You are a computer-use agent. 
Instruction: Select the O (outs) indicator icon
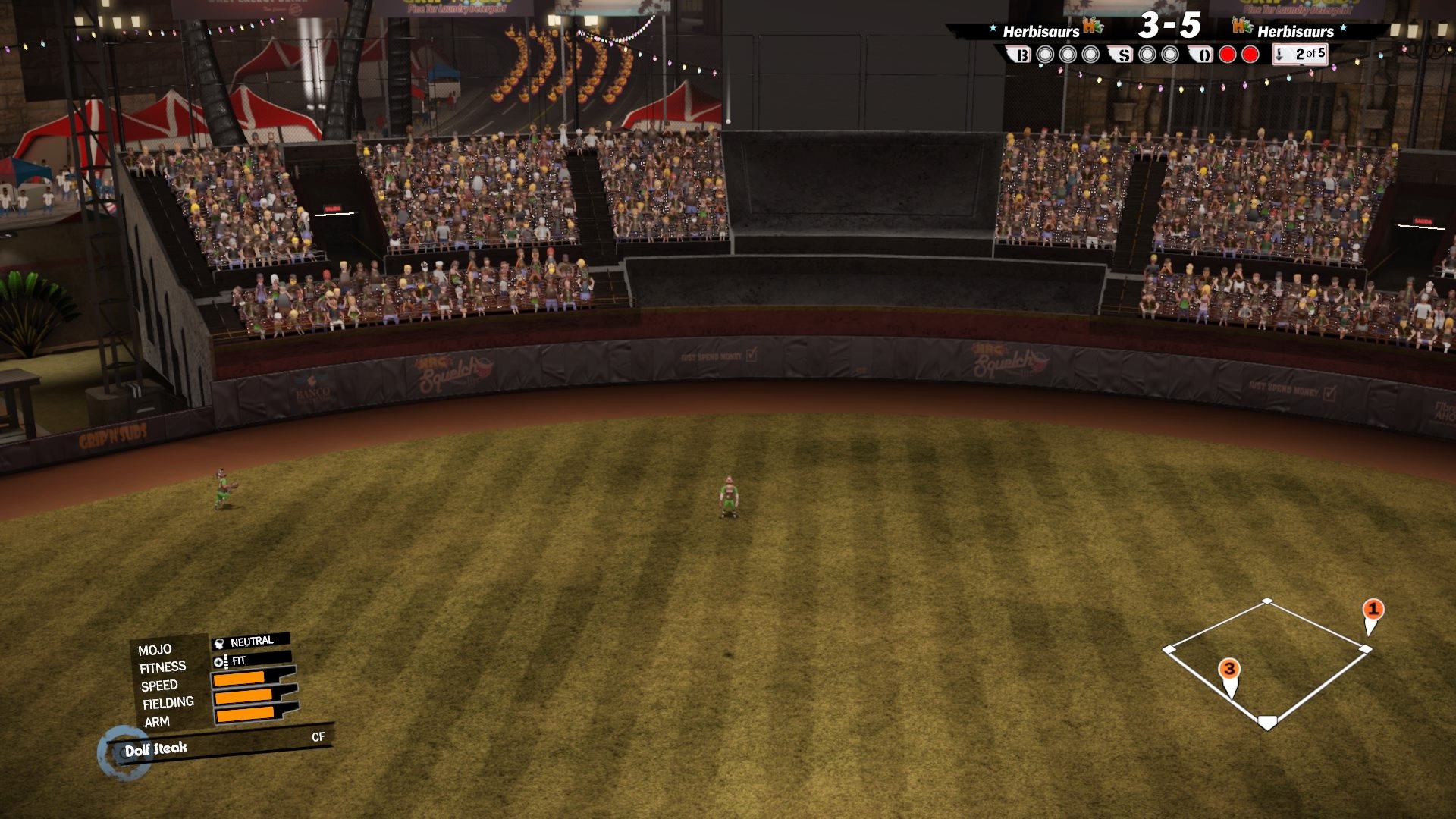pos(1203,55)
